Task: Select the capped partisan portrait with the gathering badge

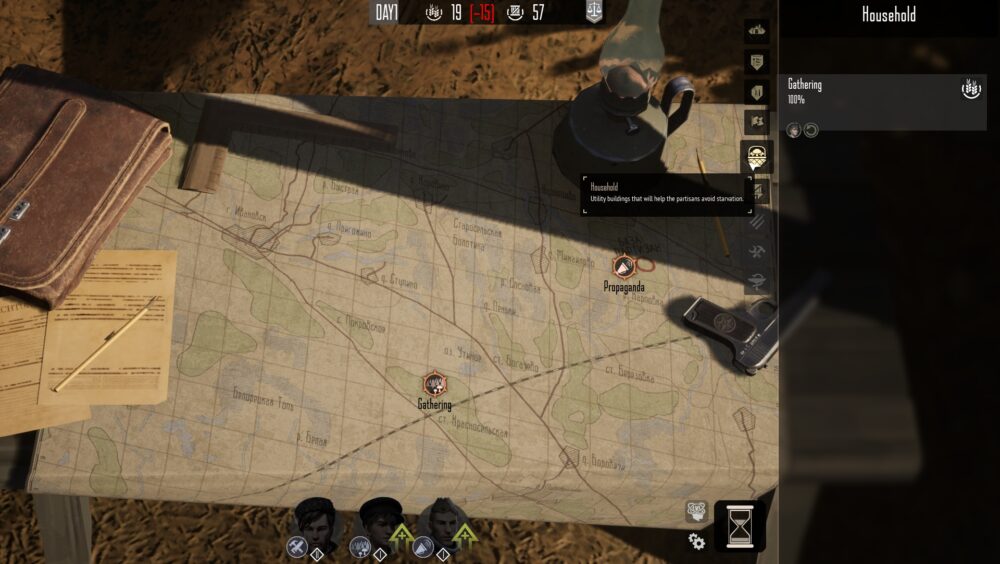Action: [379, 519]
